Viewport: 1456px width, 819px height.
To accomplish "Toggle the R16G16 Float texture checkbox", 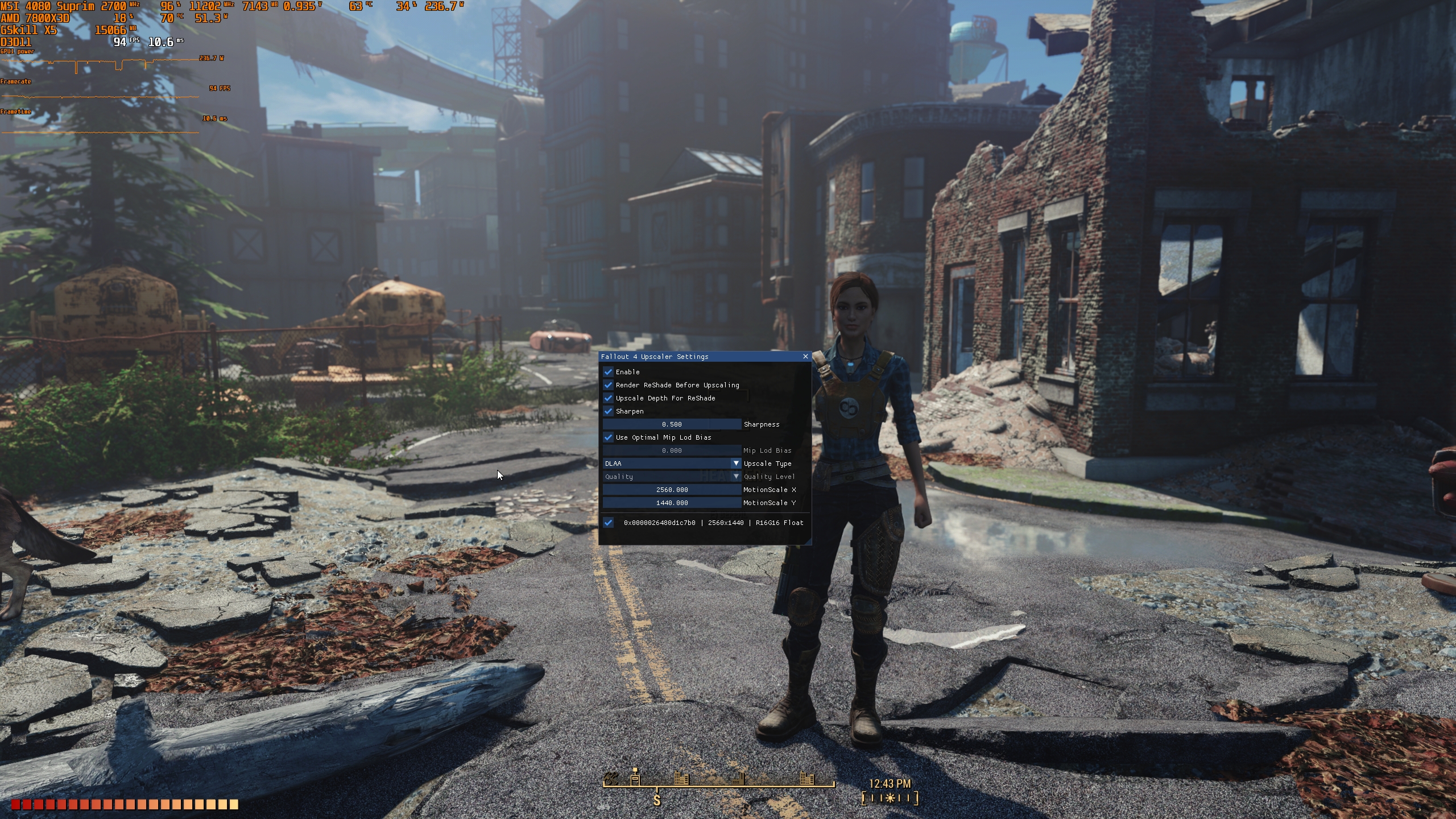I will (x=609, y=522).
